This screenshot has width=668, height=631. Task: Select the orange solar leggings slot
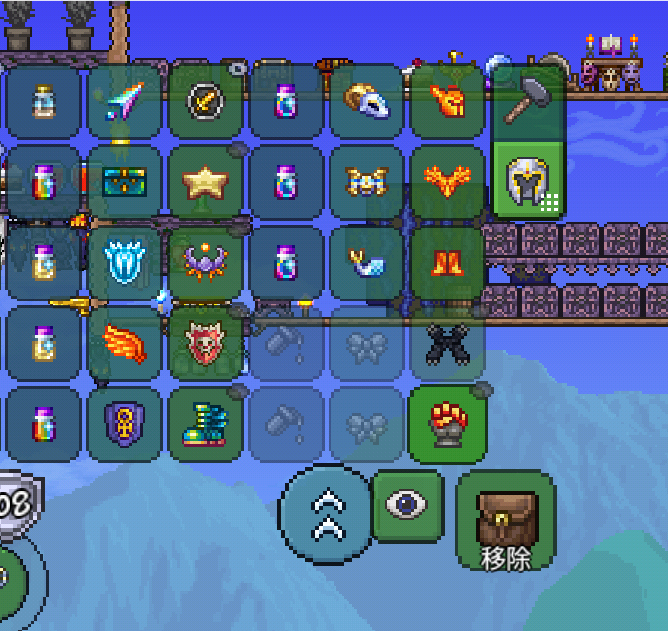tap(448, 263)
